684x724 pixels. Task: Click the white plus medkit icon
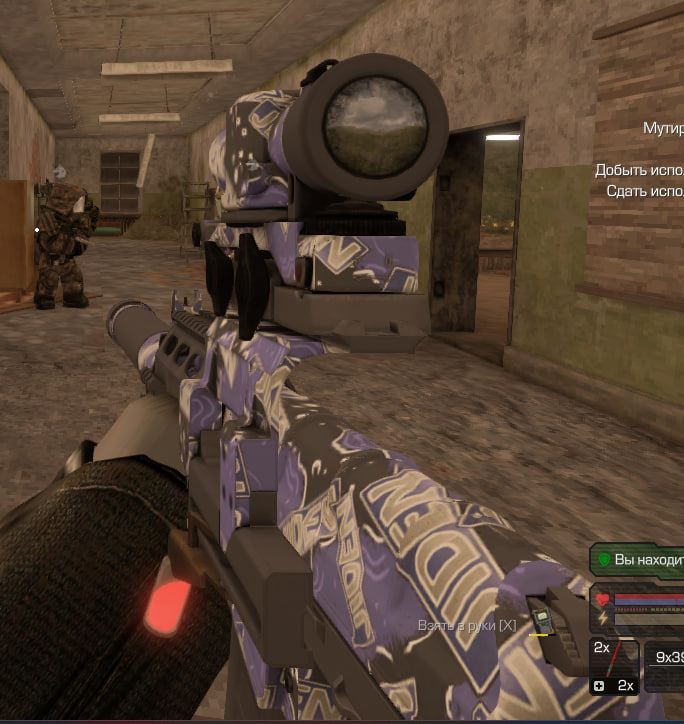[x=599, y=686]
